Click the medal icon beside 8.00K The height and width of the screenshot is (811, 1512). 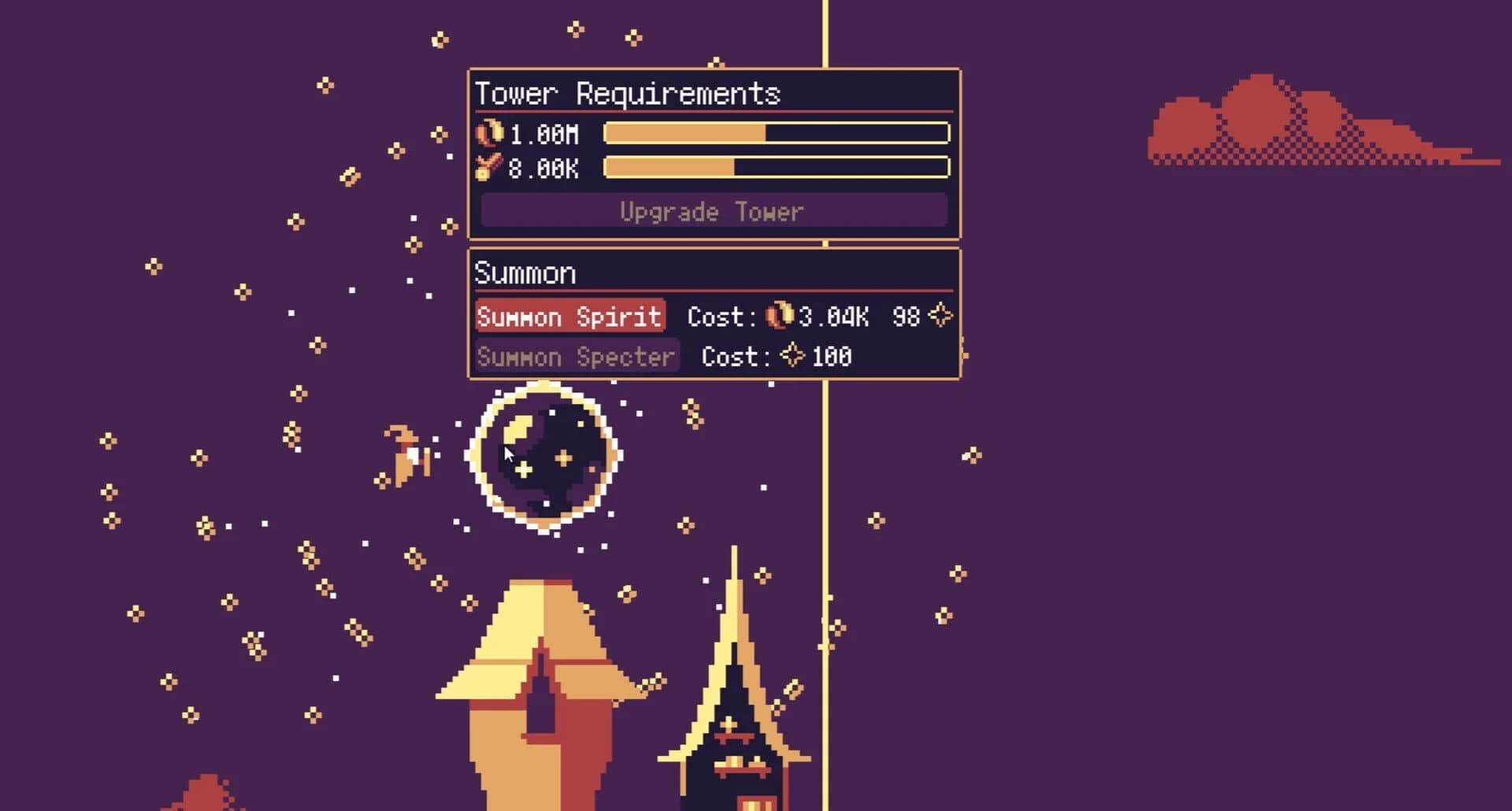[488, 167]
